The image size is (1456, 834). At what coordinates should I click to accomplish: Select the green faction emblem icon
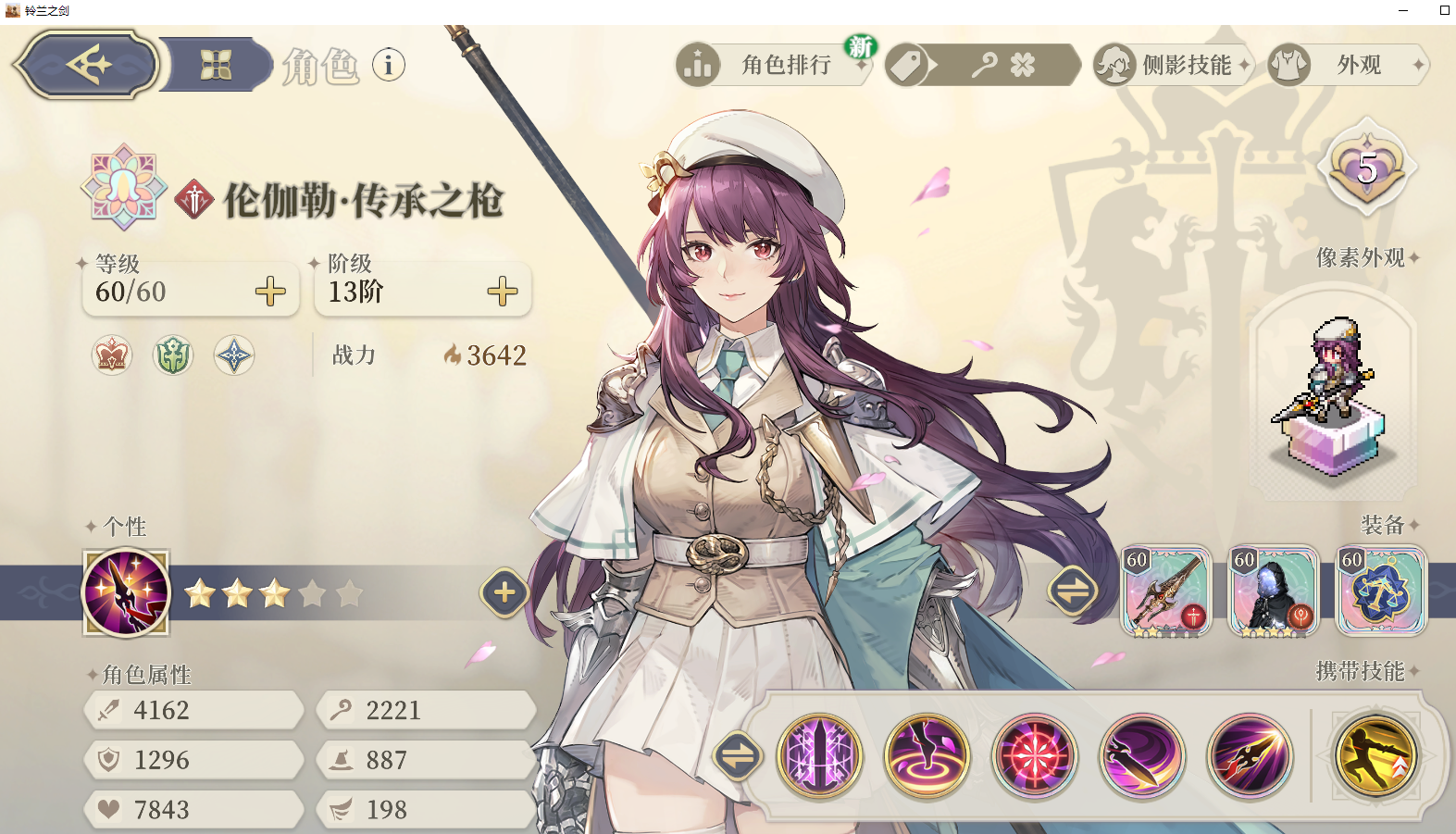coord(172,355)
